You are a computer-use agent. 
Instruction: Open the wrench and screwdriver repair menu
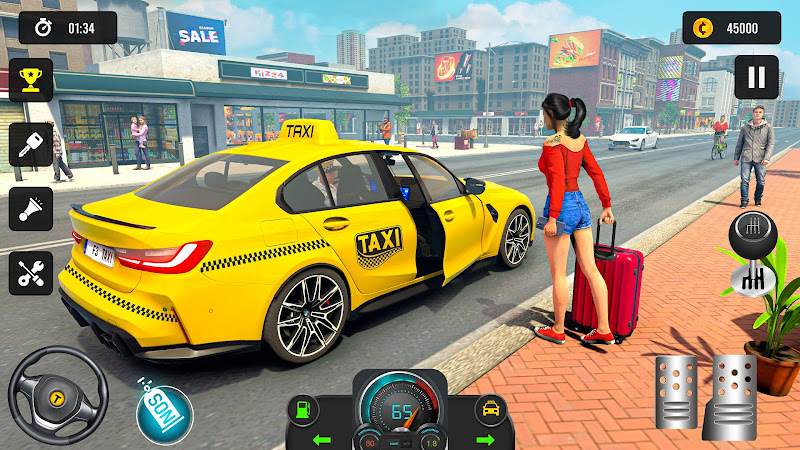30,272
